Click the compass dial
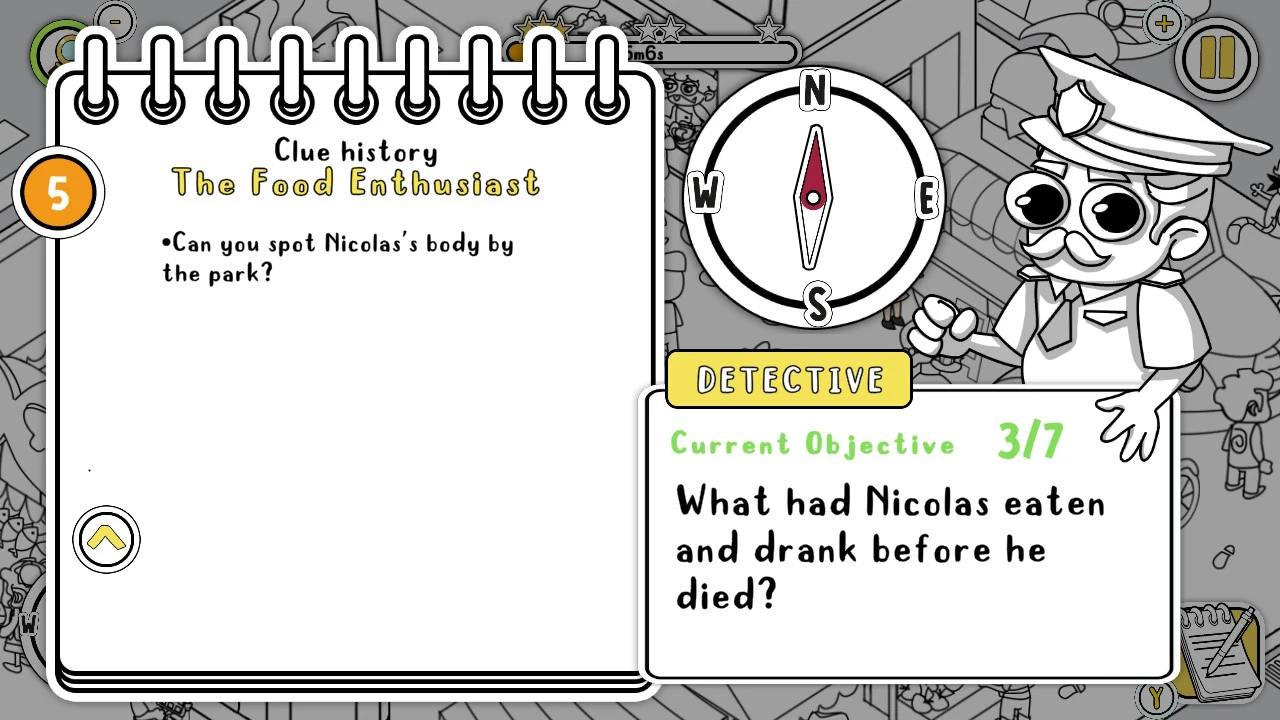This screenshot has width=1280, height=720. (815, 197)
